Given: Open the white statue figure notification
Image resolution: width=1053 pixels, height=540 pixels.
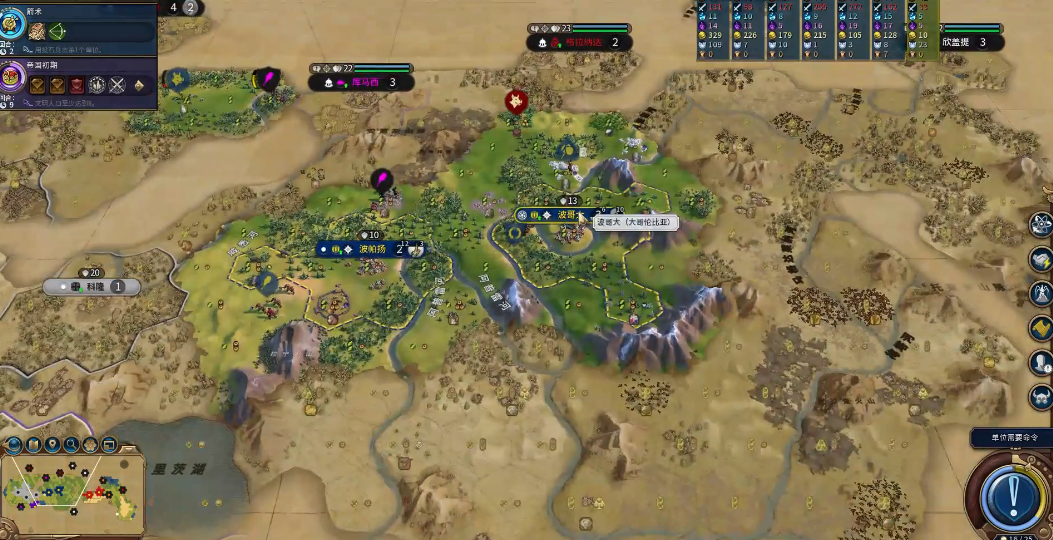Looking at the screenshot, I should tap(1041, 293).
